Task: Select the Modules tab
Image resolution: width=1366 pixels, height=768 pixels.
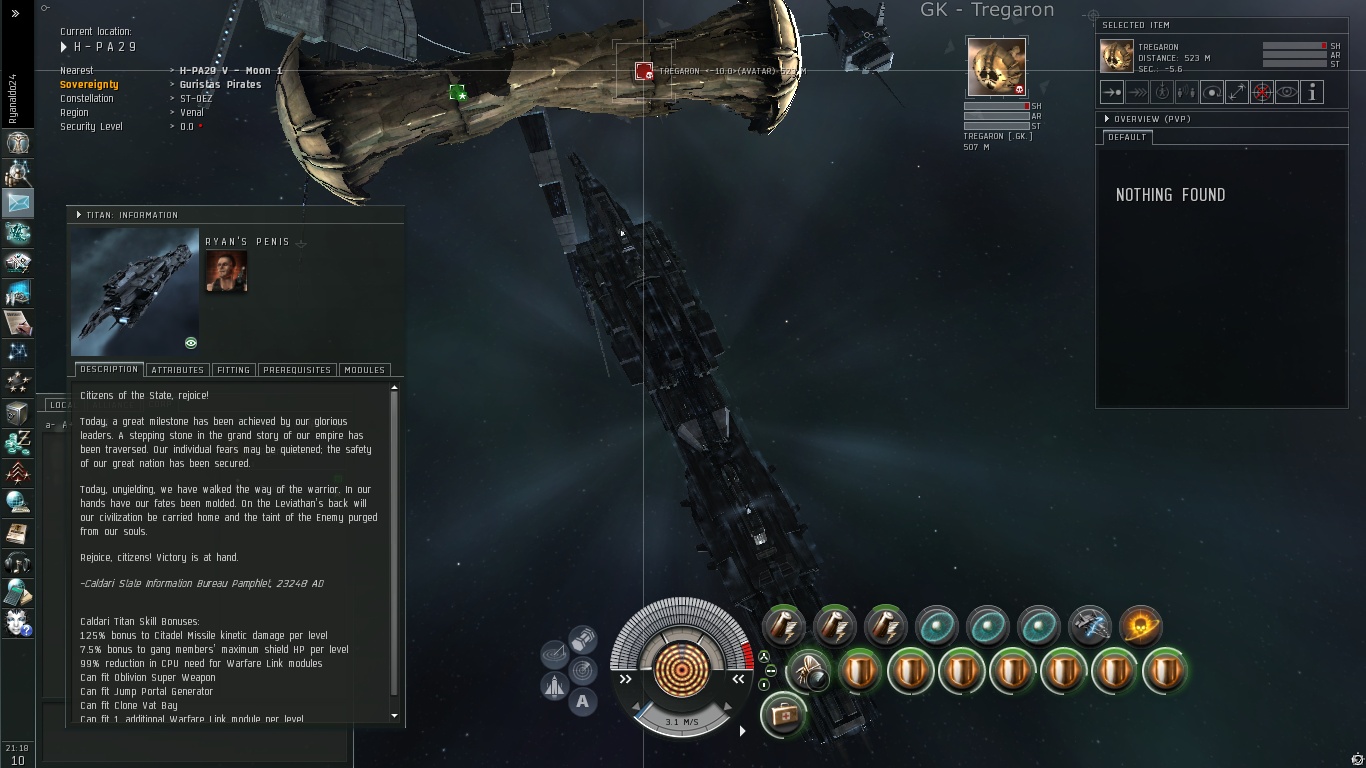Action: pyautogui.click(x=364, y=370)
